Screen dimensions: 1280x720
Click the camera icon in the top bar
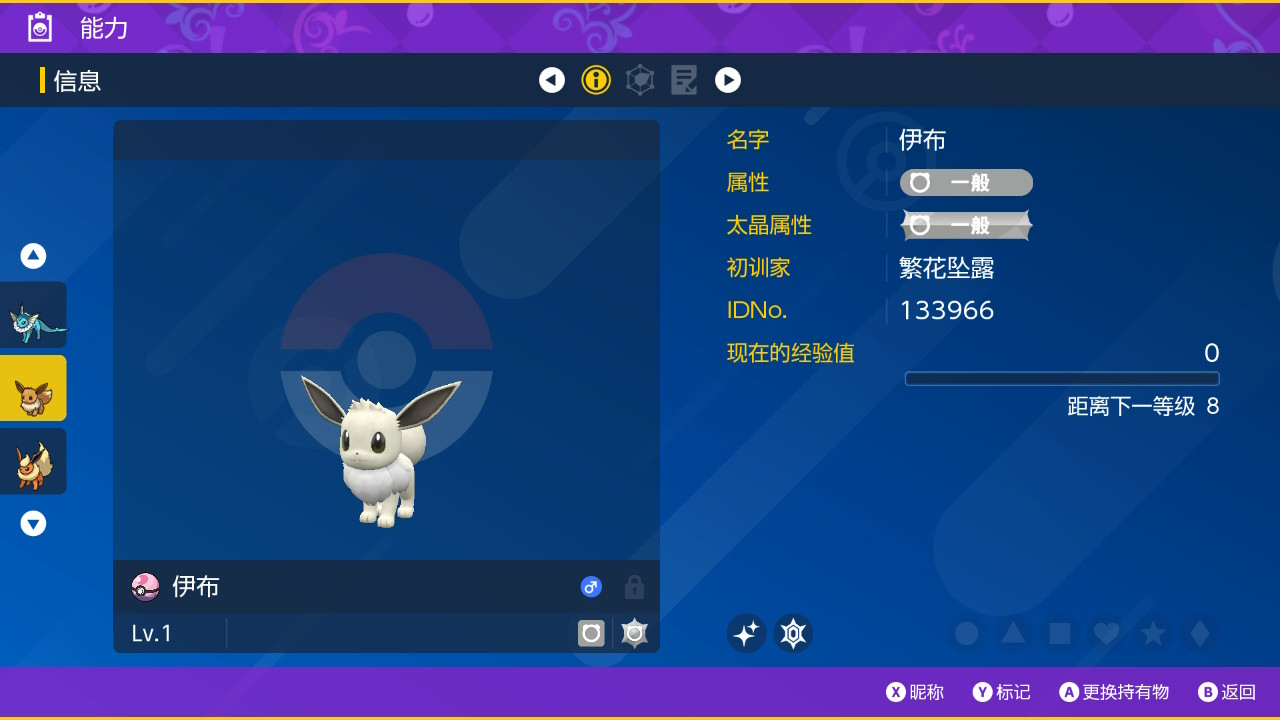pyautogui.click(x=38, y=27)
